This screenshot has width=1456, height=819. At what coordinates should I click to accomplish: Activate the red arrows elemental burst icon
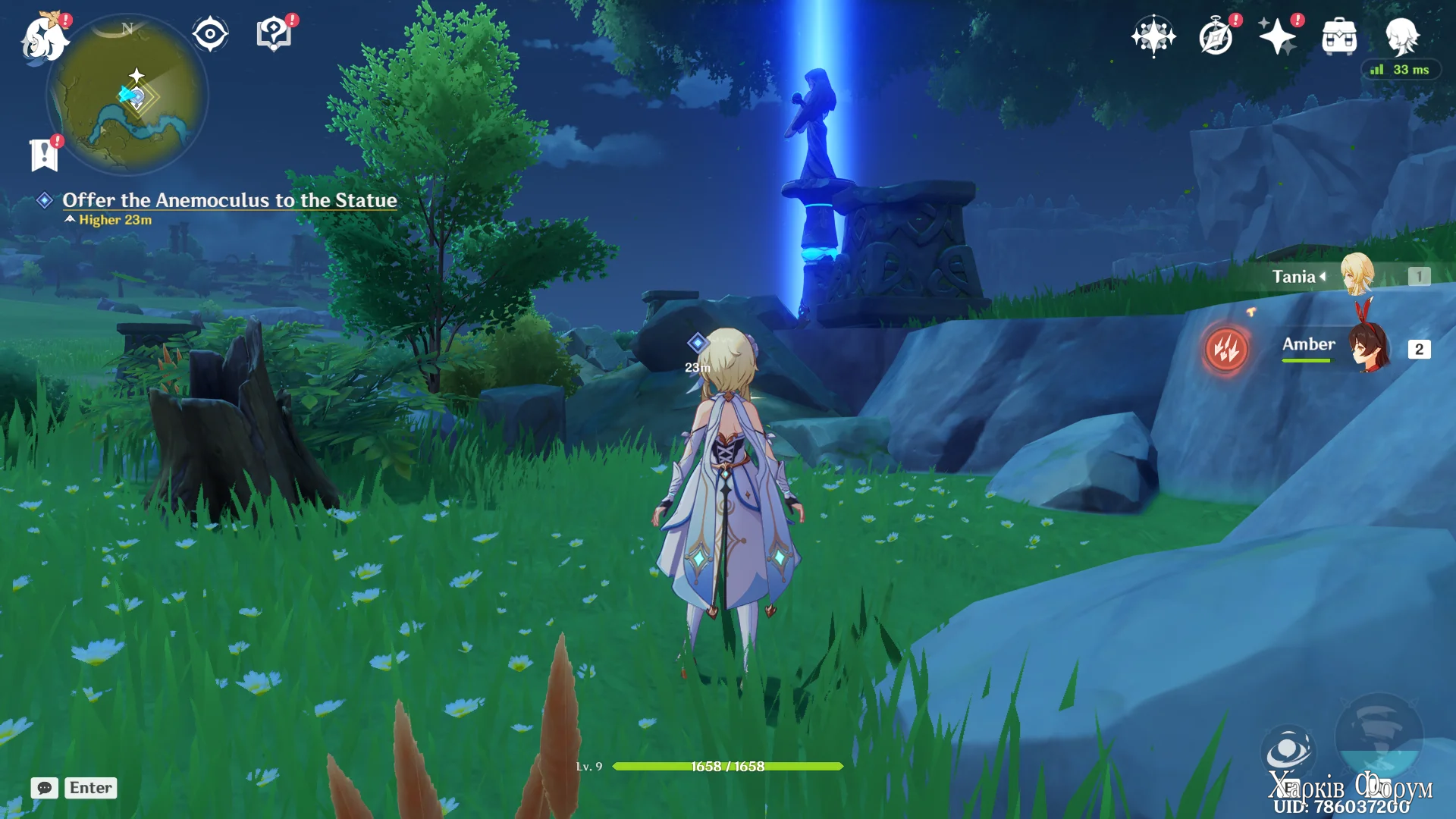coord(1226,349)
